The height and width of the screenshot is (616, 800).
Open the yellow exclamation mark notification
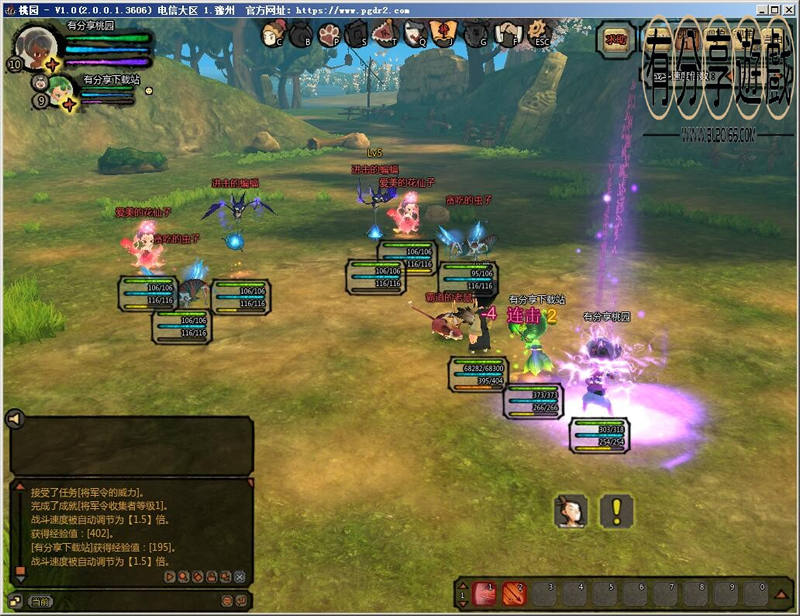click(617, 511)
